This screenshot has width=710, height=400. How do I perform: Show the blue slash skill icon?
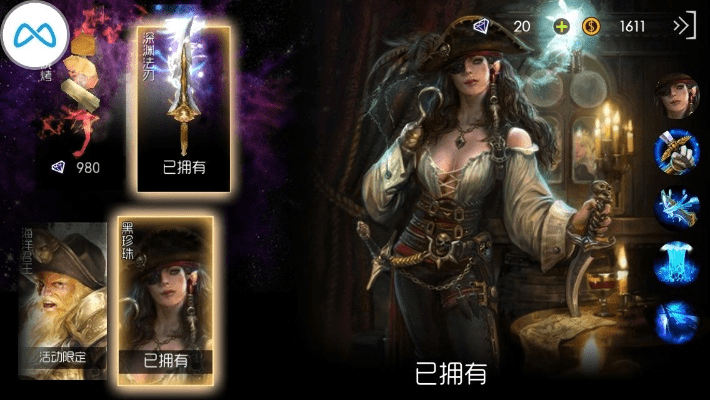coord(675,321)
